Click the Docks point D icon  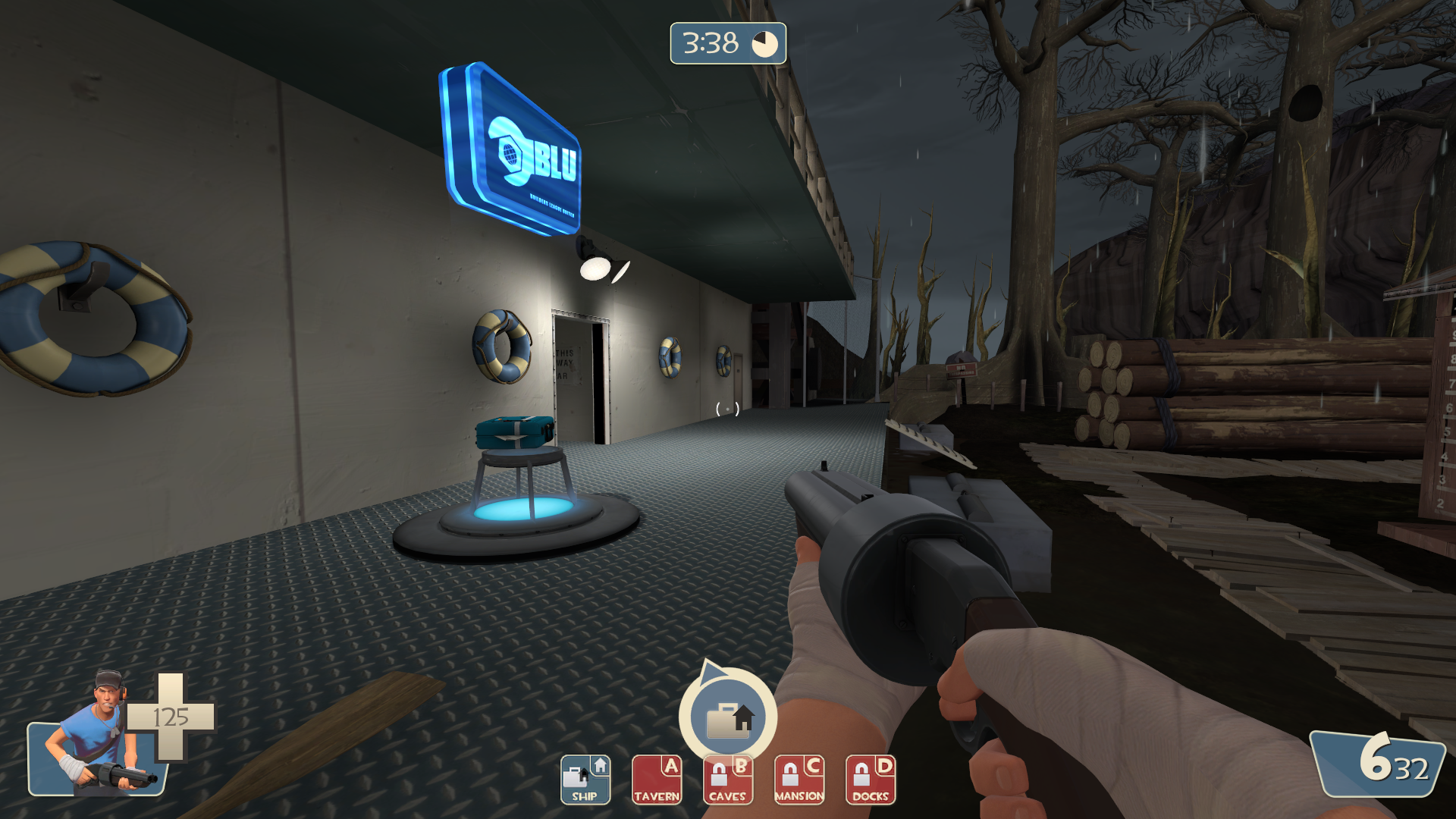point(871,780)
